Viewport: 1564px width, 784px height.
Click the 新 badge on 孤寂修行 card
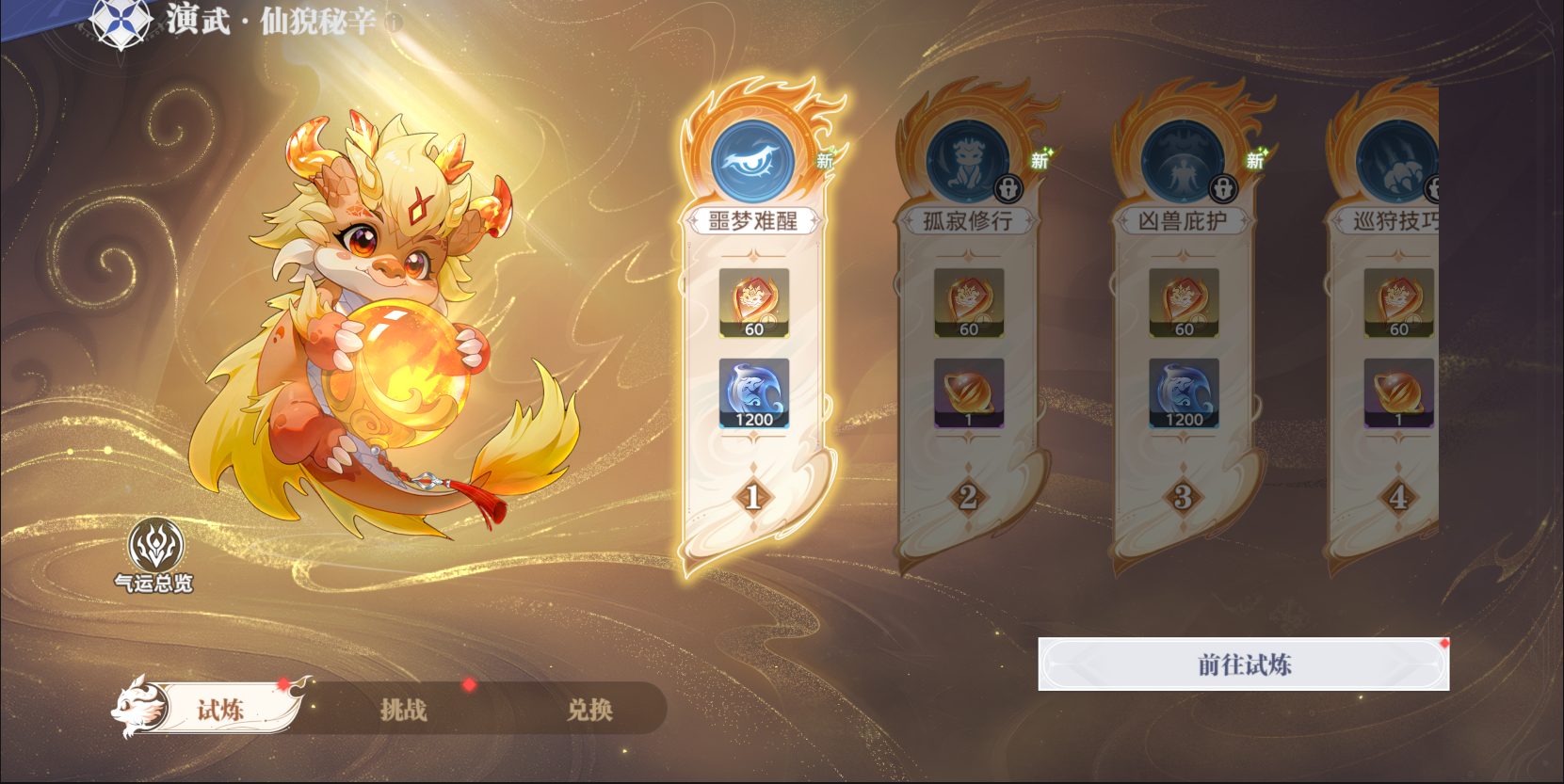pyautogui.click(x=1040, y=161)
